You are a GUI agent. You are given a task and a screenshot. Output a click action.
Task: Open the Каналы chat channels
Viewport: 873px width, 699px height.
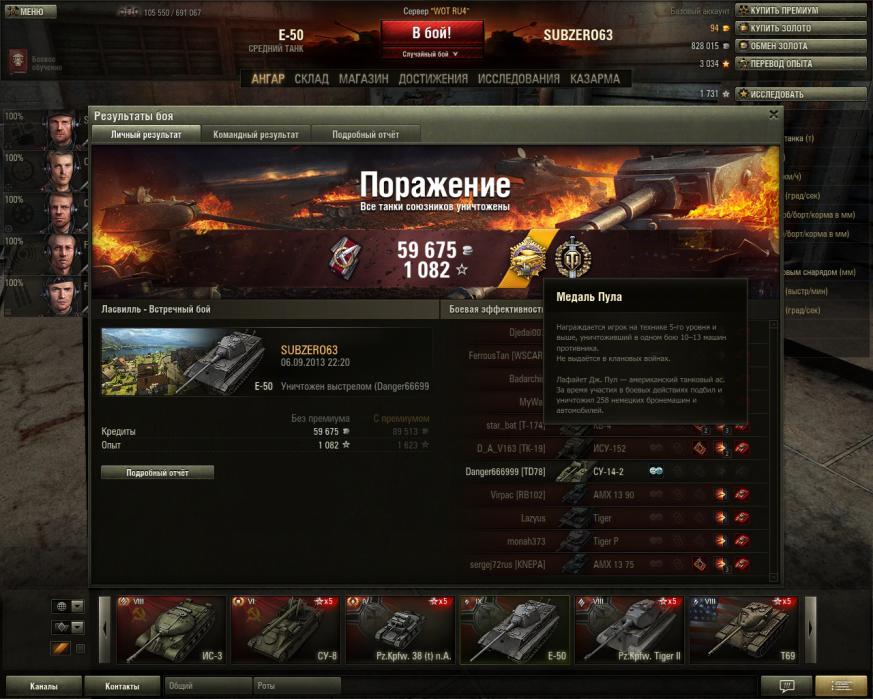click(x=43, y=687)
